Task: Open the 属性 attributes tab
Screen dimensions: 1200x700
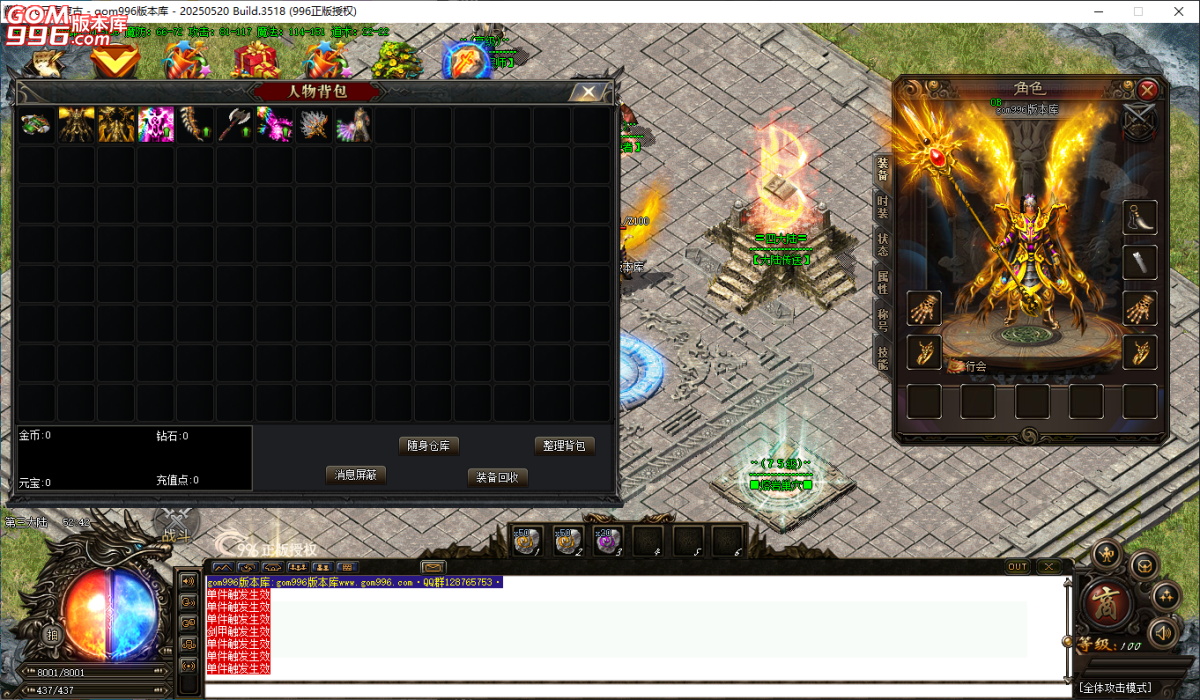Action: 882,282
